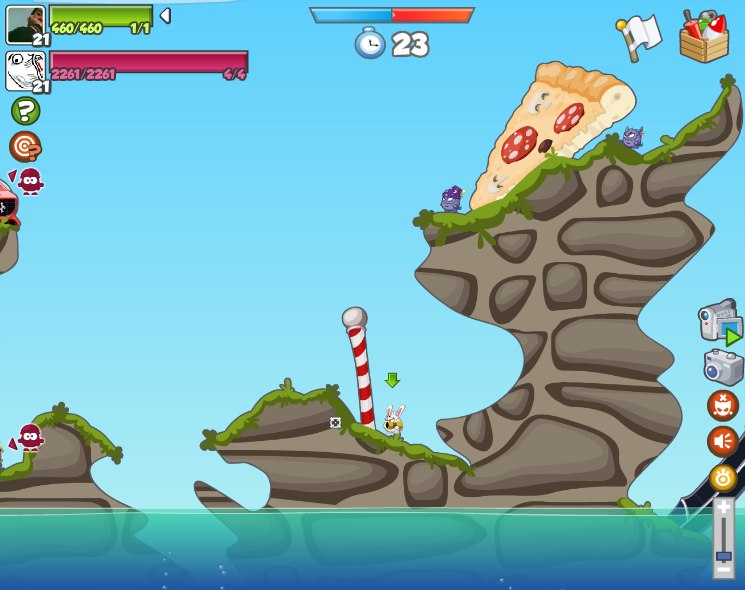This screenshot has width=745, height=590.
Task: Click the yellow round button above zoom
Action: tap(723, 477)
